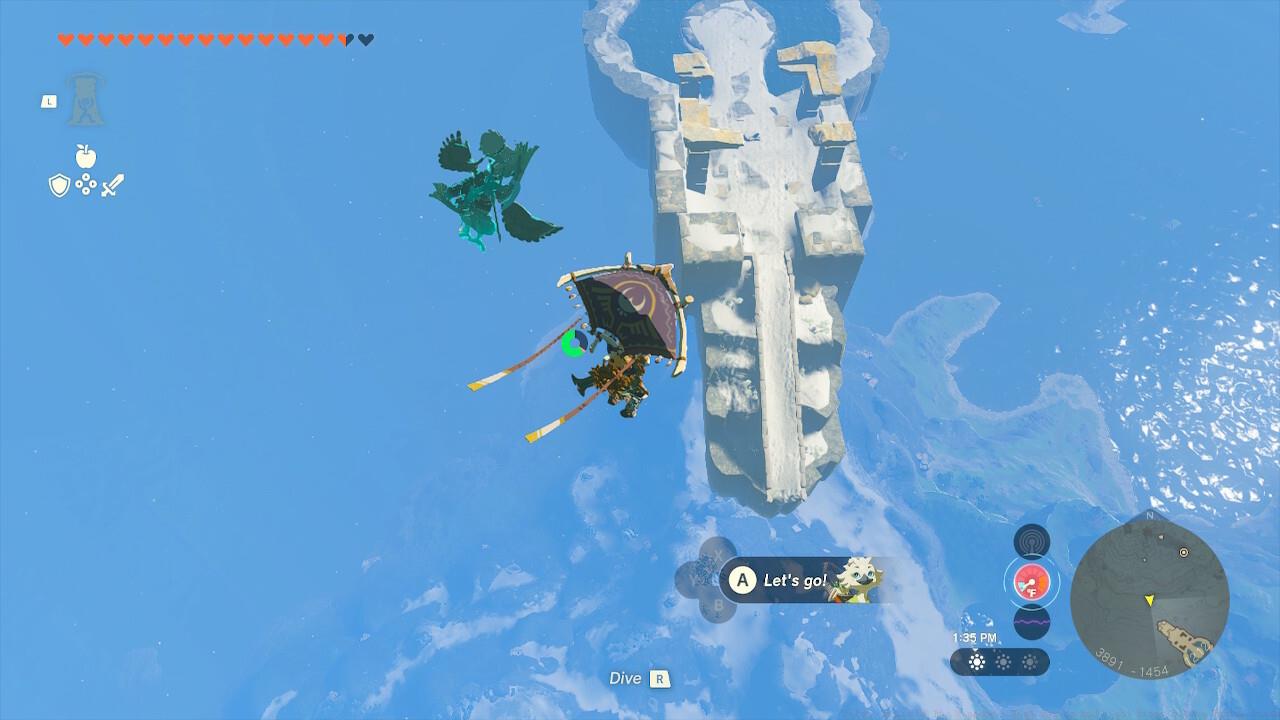
Task: Select the shield equipment icon
Action: pos(60,185)
